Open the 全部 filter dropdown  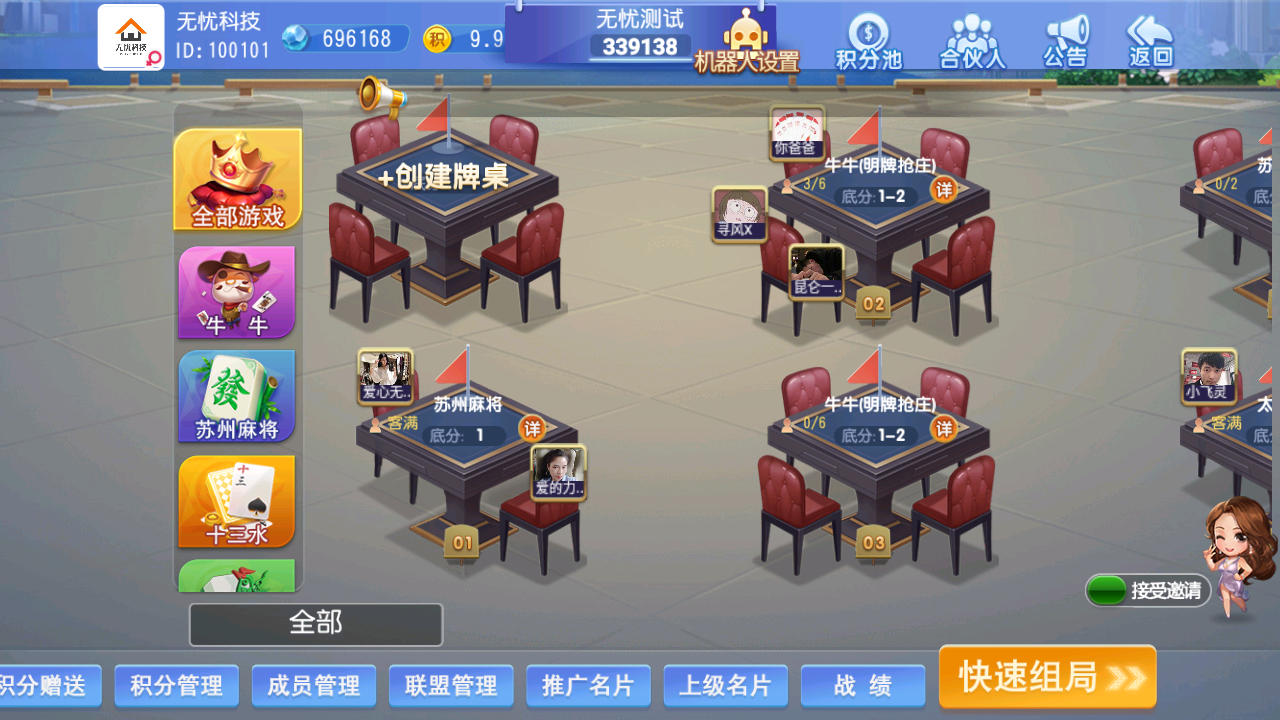pyautogui.click(x=316, y=624)
